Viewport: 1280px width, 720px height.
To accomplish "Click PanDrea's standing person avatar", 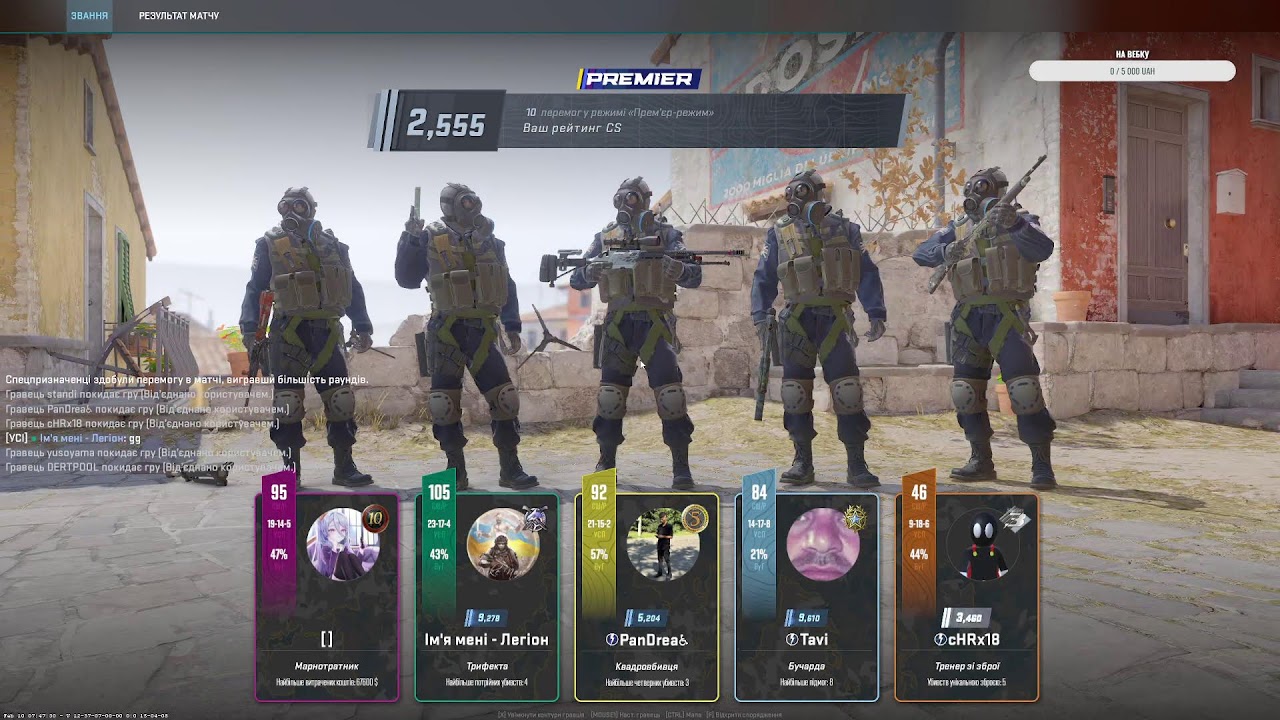I will coord(662,545).
